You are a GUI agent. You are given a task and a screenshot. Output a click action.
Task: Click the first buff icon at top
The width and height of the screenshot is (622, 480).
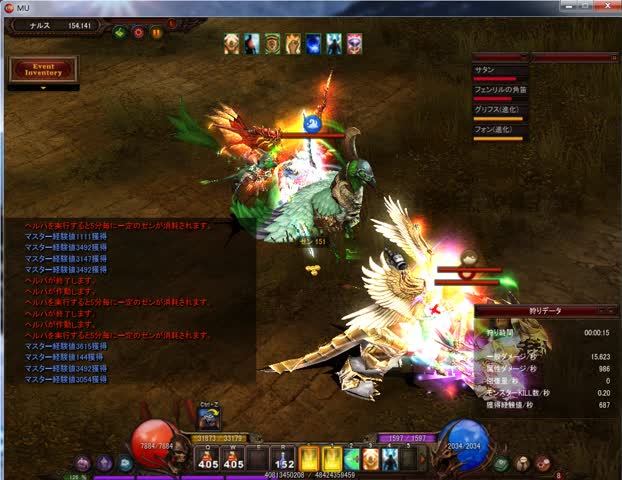tap(232, 43)
